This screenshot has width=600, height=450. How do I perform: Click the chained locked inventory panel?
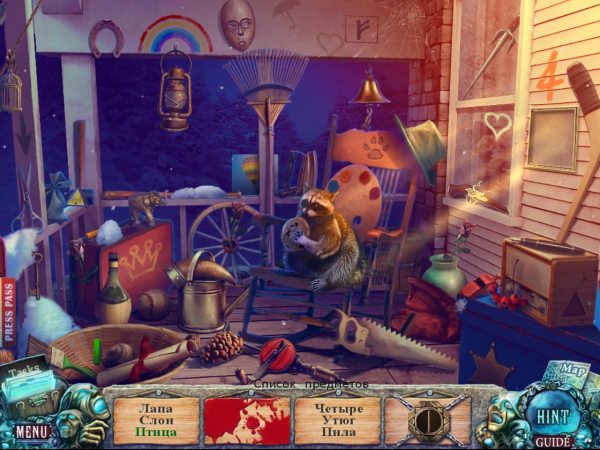[427, 420]
